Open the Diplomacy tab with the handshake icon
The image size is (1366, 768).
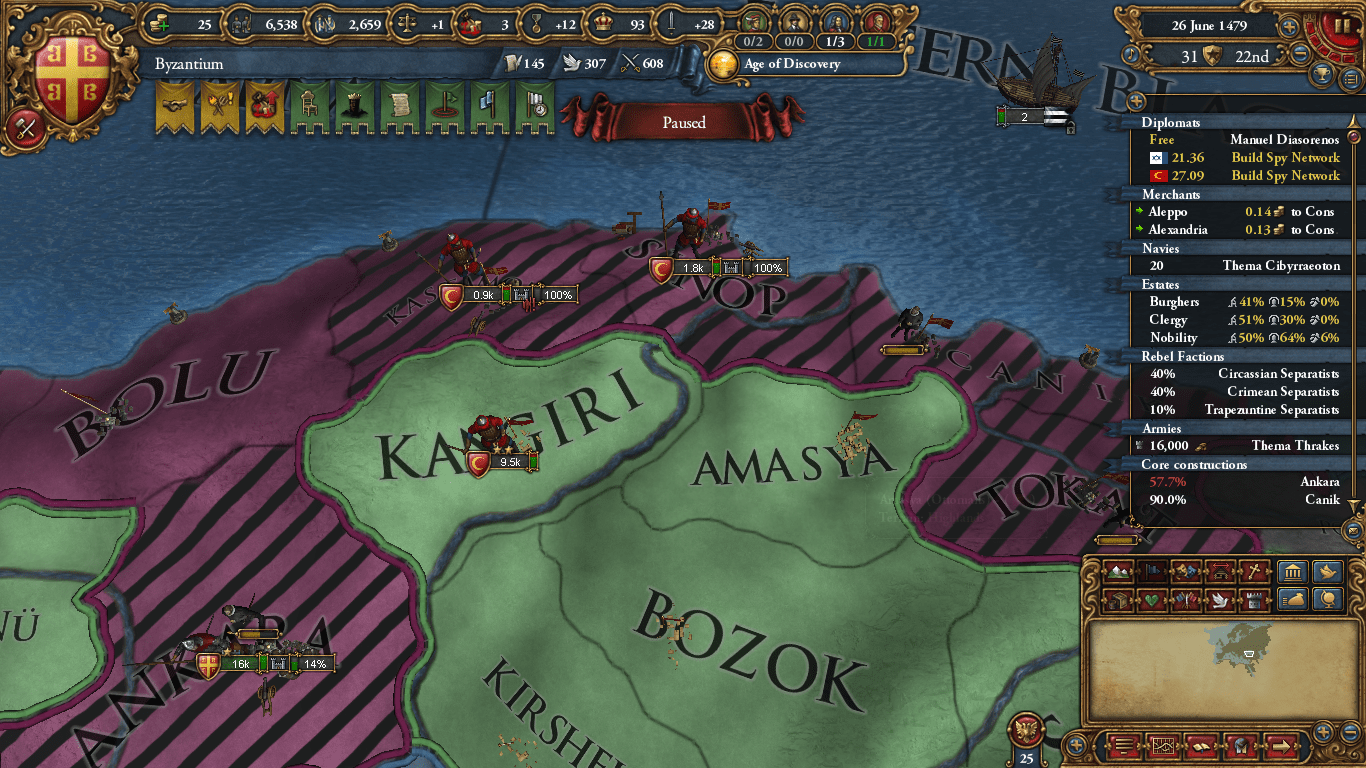[173, 105]
